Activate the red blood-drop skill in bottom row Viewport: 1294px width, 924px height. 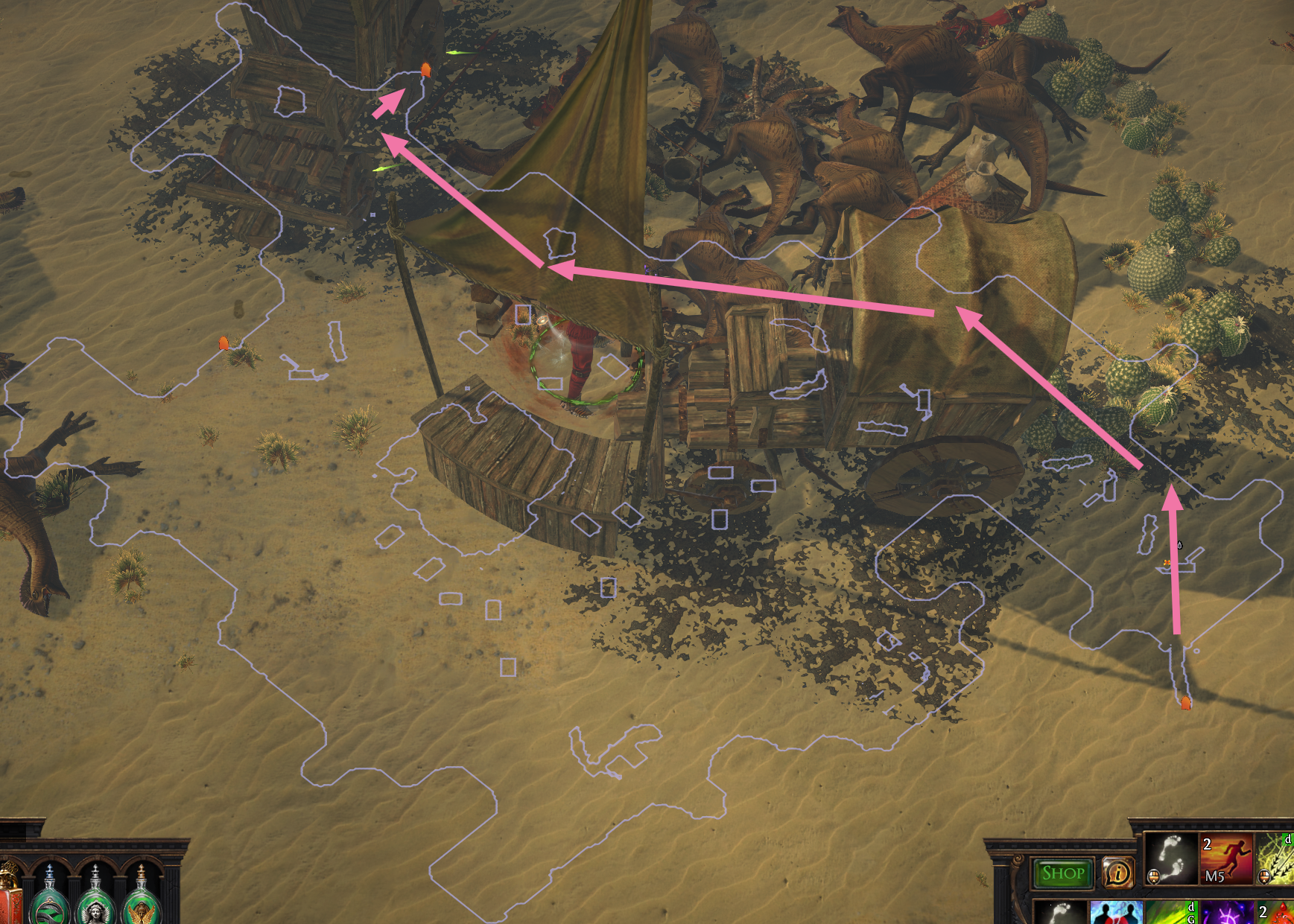pos(1278,913)
